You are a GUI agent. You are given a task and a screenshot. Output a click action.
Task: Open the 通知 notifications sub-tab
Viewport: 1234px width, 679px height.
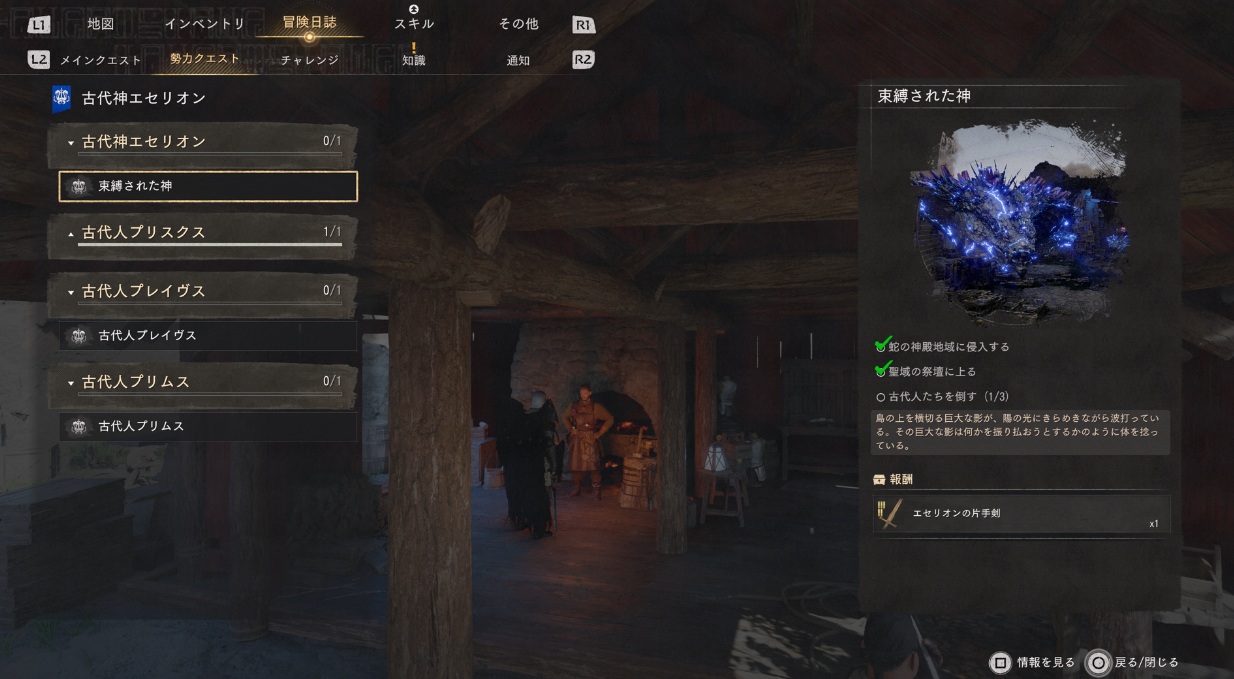[518, 60]
